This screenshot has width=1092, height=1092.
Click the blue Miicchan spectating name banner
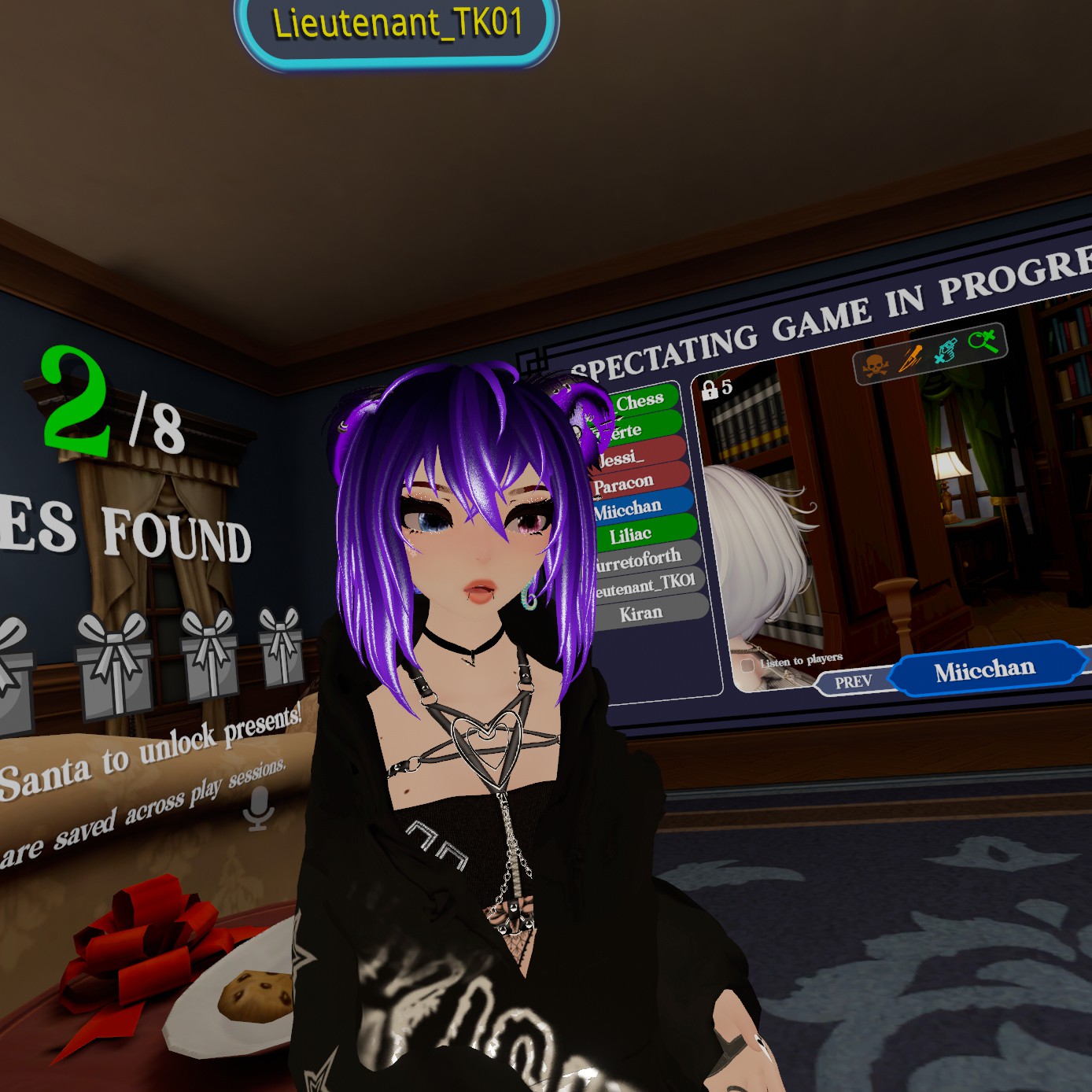(x=985, y=670)
